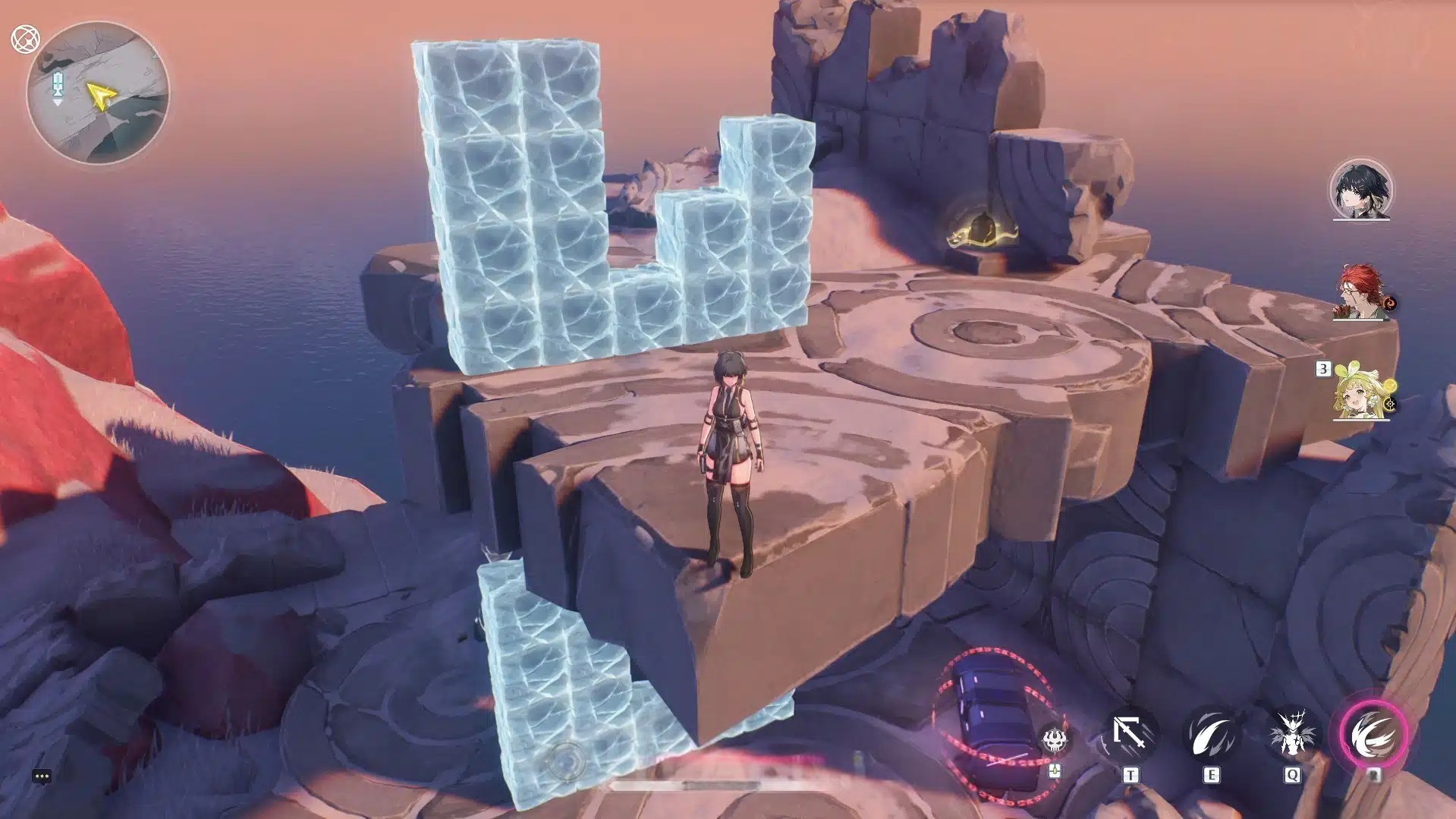This screenshot has width=1456, height=819.
Task: Use the sword-and-arrow grapple skill icon
Action: click(1130, 735)
